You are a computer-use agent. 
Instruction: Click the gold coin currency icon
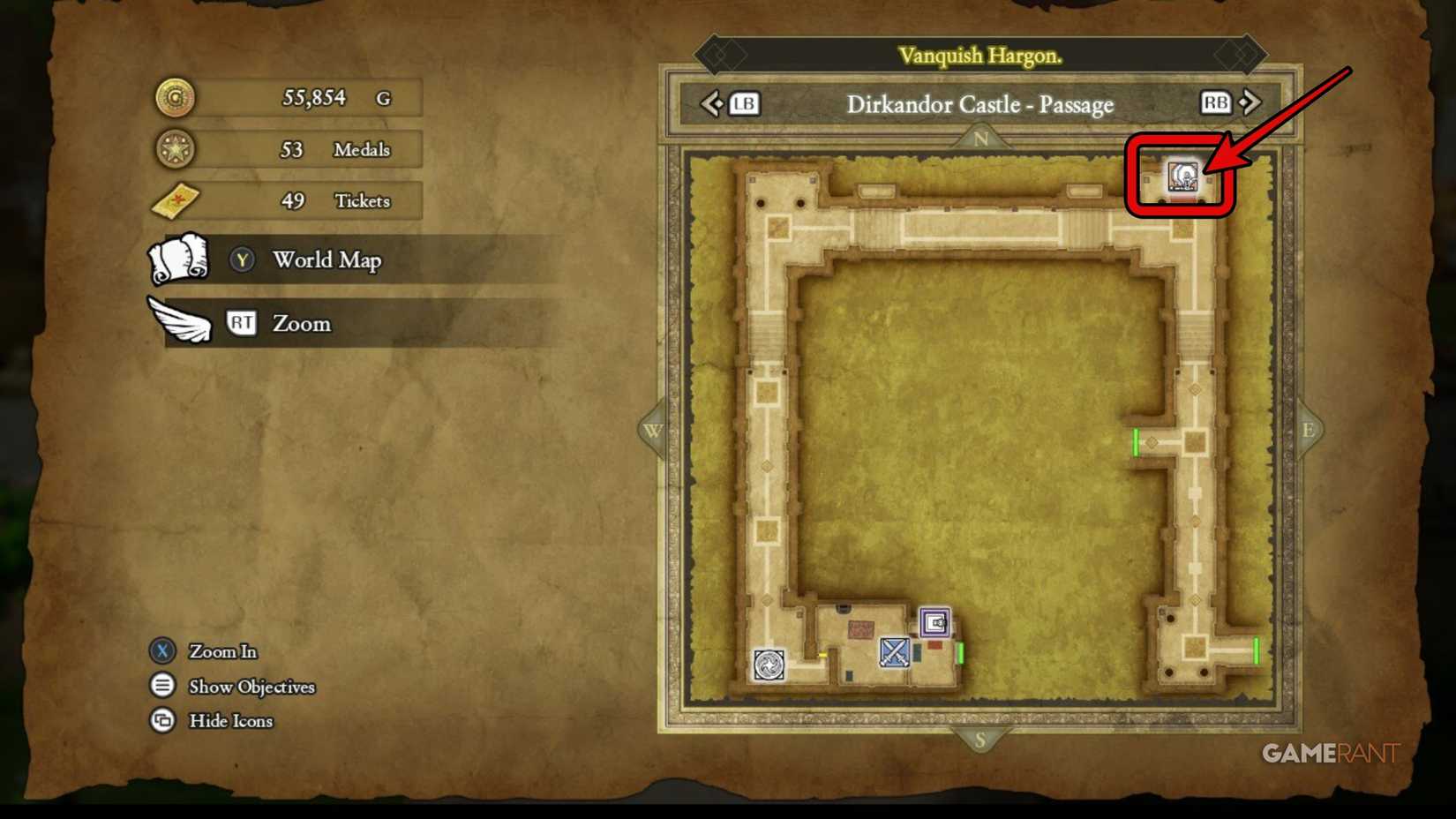tap(174, 98)
